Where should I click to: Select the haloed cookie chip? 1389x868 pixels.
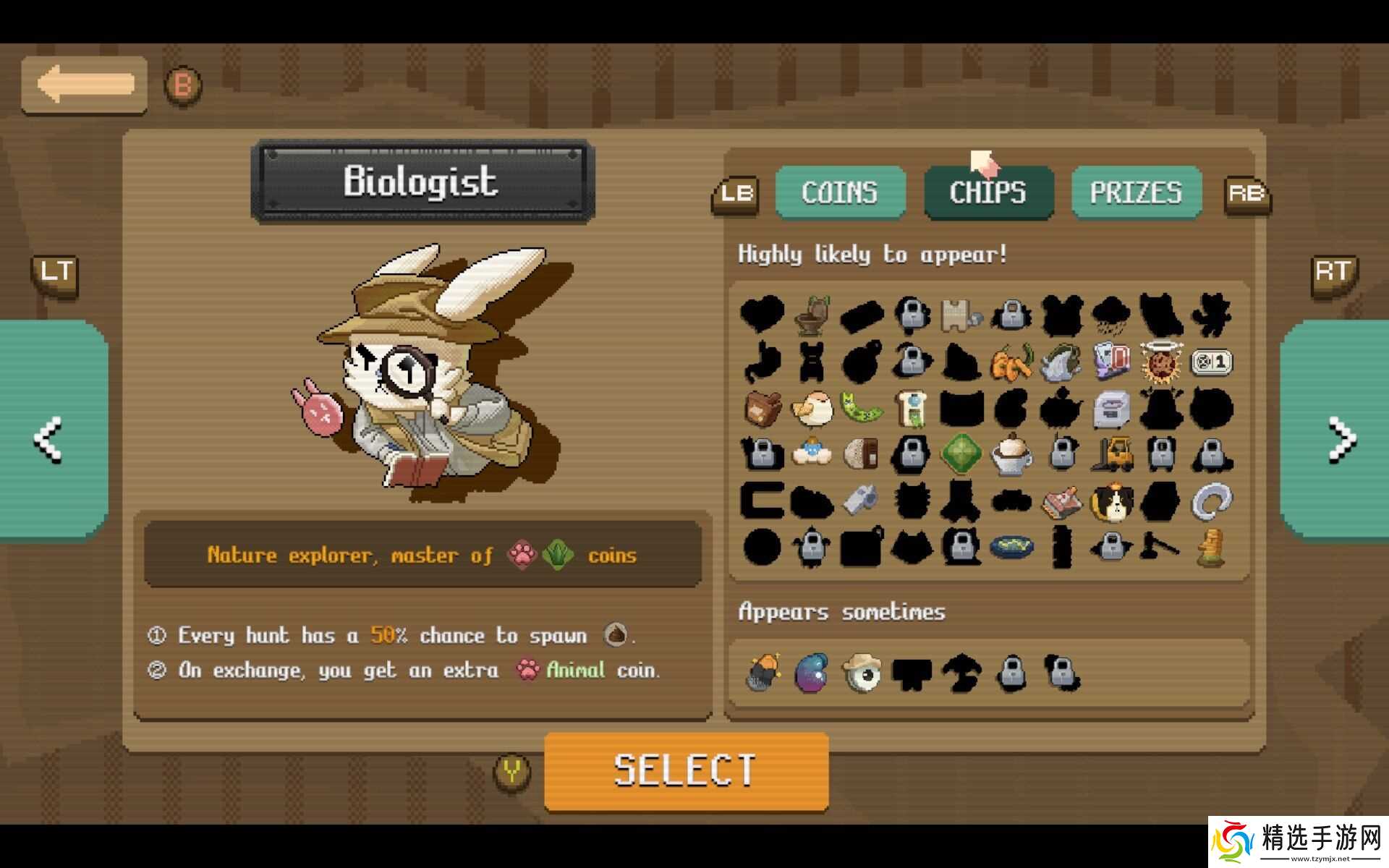click(1160, 362)
